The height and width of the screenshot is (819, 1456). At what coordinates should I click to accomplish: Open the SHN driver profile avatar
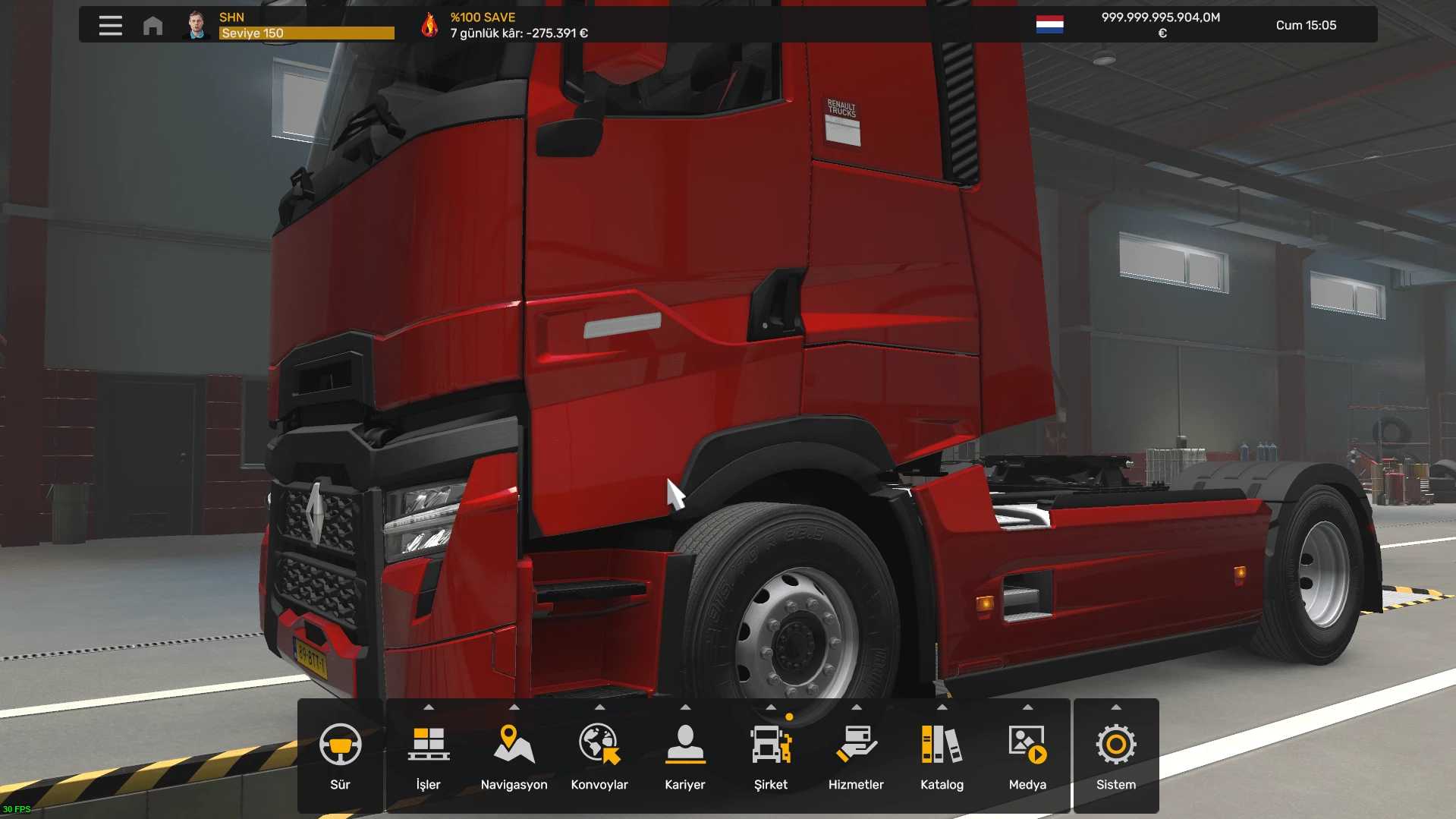coord(197,25)
